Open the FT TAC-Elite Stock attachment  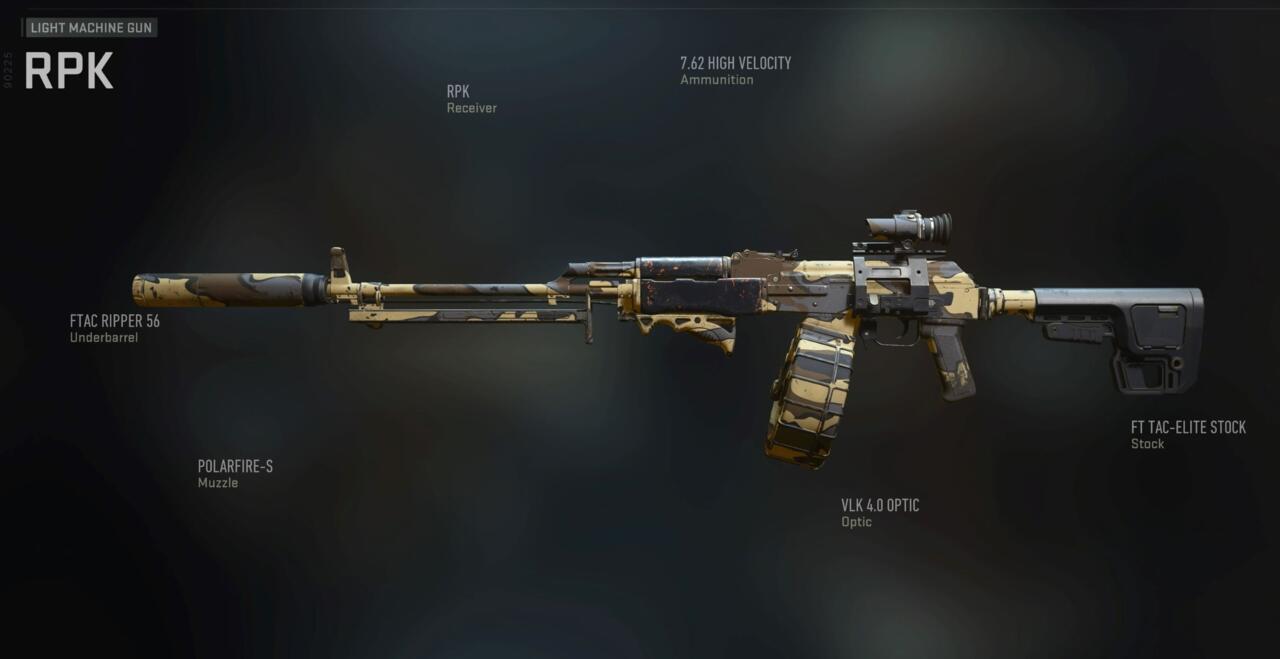pyautogui.click(x=1188, y=434)
